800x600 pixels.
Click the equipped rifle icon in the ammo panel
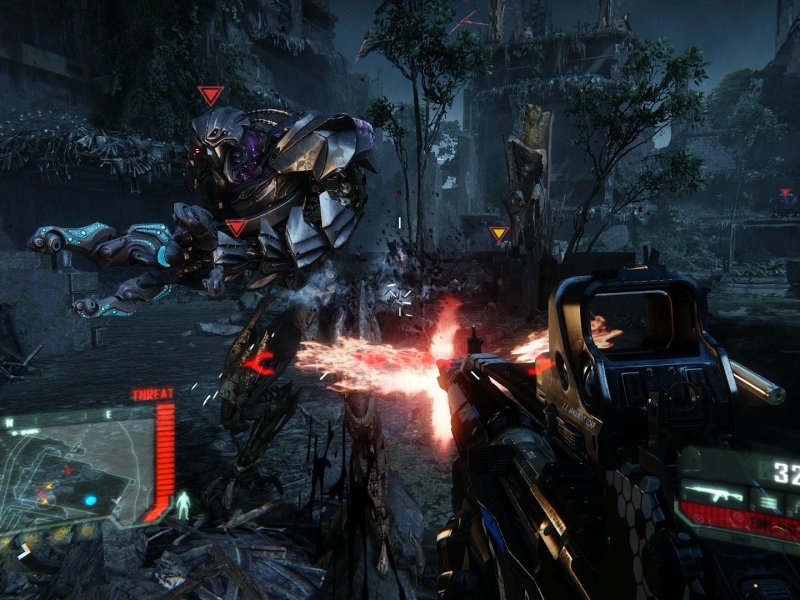point(717,493)
